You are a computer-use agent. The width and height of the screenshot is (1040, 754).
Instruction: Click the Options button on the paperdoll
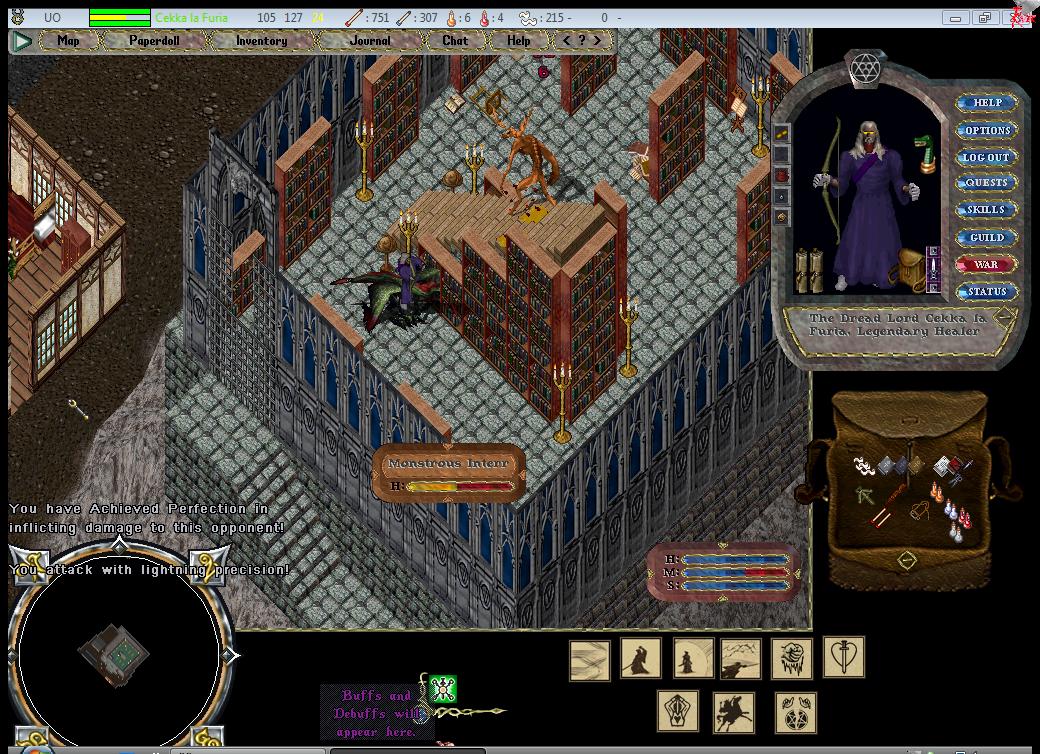[987, 130]
